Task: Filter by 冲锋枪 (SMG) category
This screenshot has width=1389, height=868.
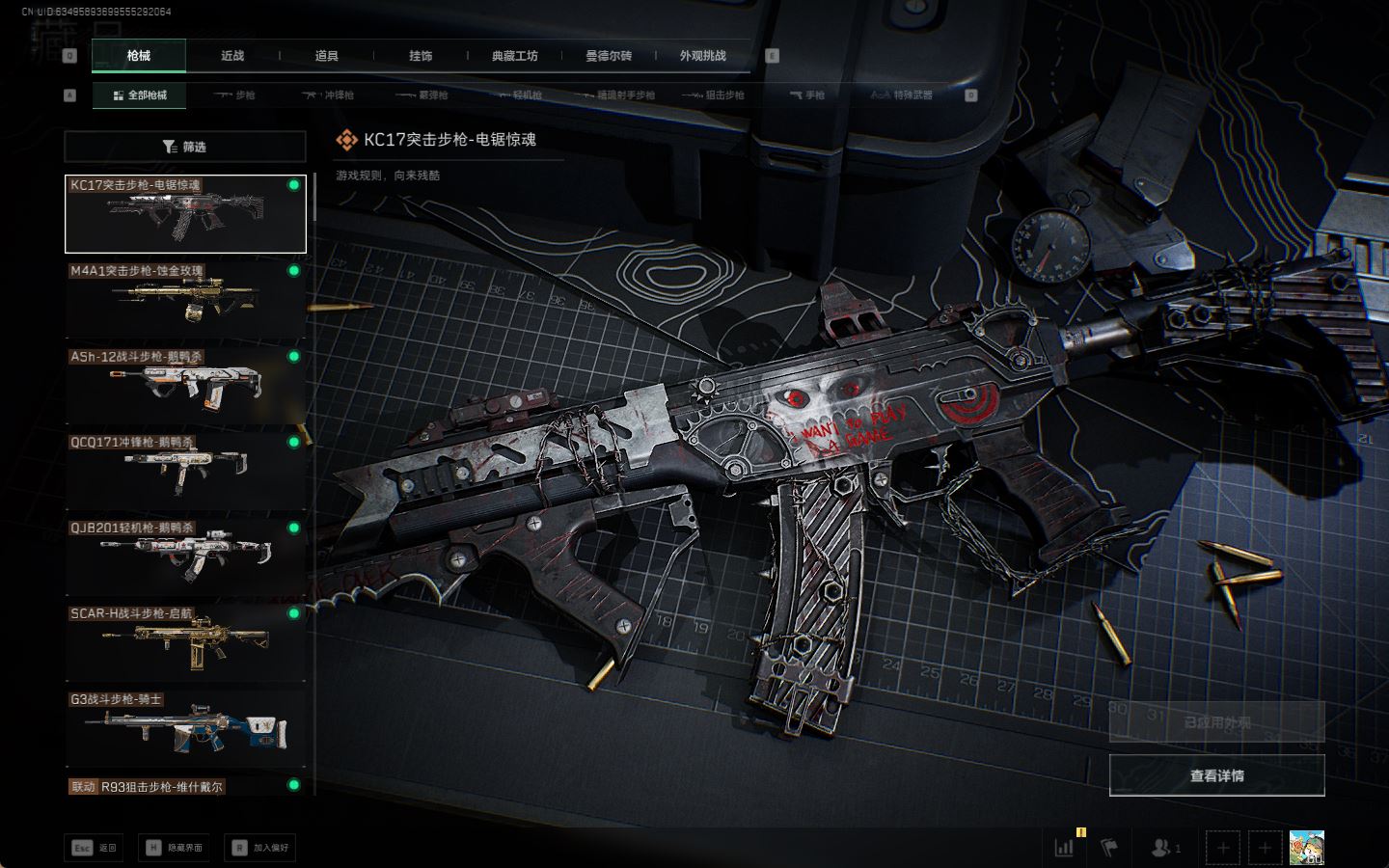Action: (x=329, y=95)
